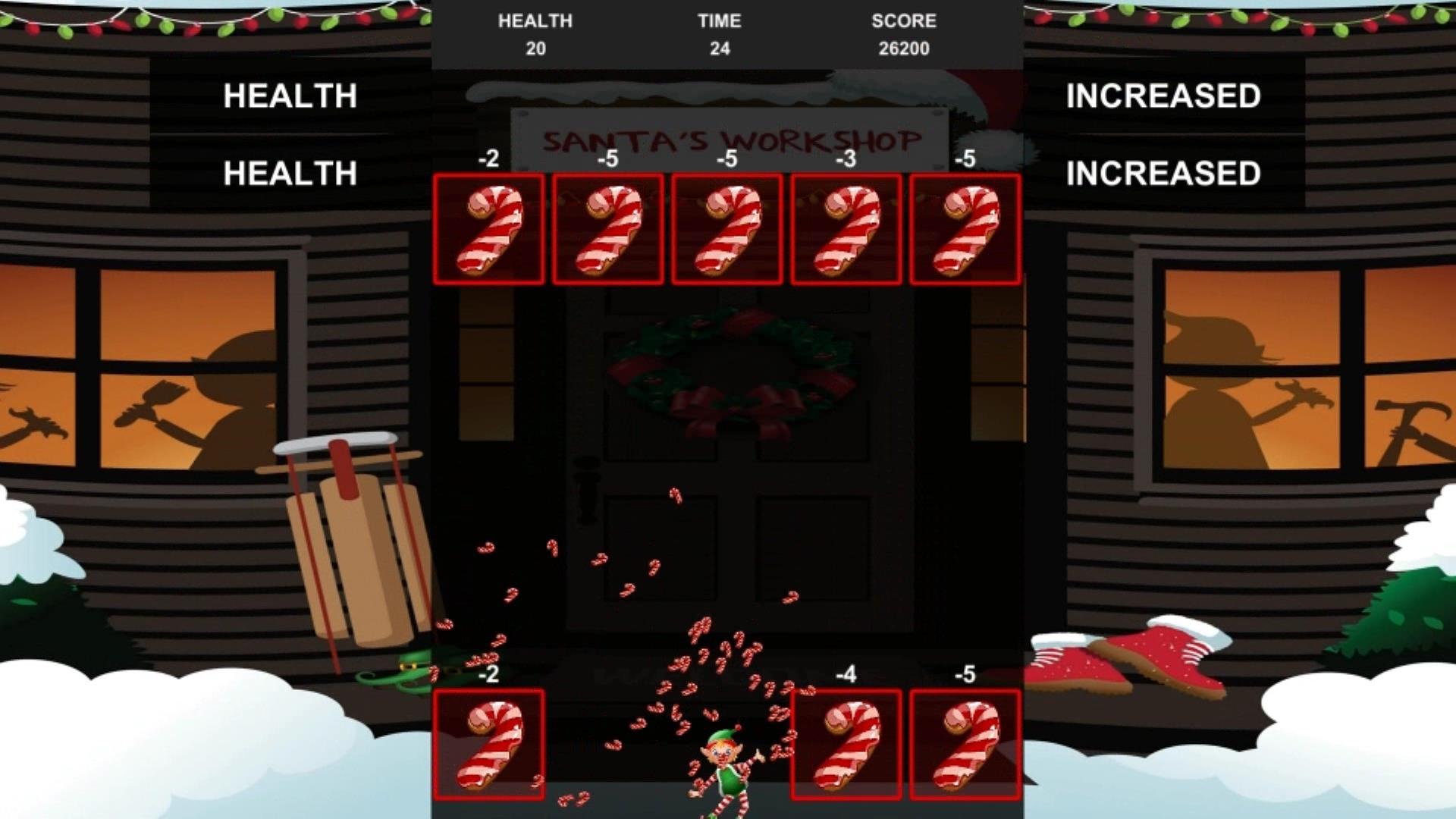Click the rightmost top-row candy cane
Screen dimensions: 1456x819
(964, 229)
